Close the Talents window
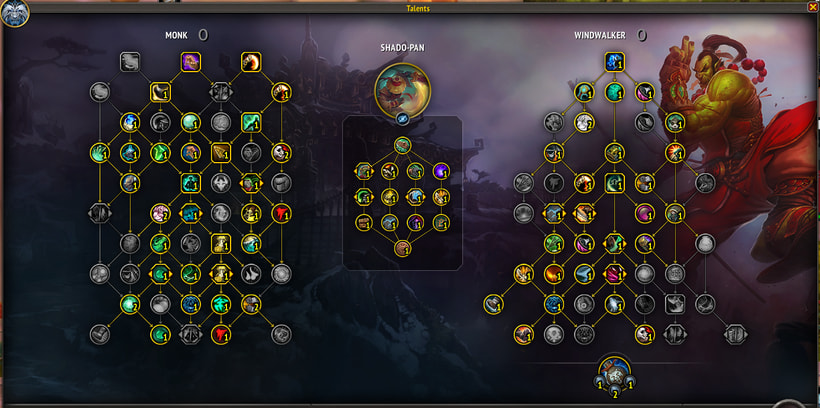 click(812, 7)
